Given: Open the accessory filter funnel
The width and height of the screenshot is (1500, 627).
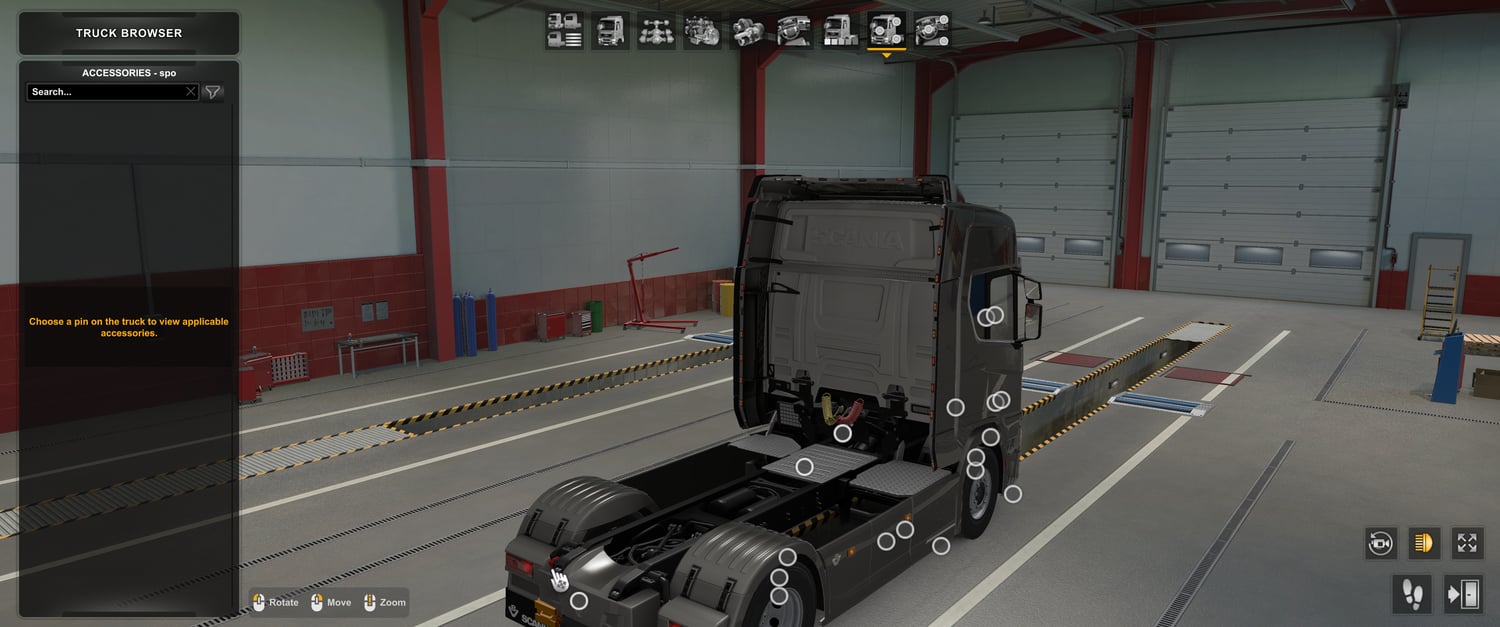Looking at the screenshot, I should click(213, 92).
